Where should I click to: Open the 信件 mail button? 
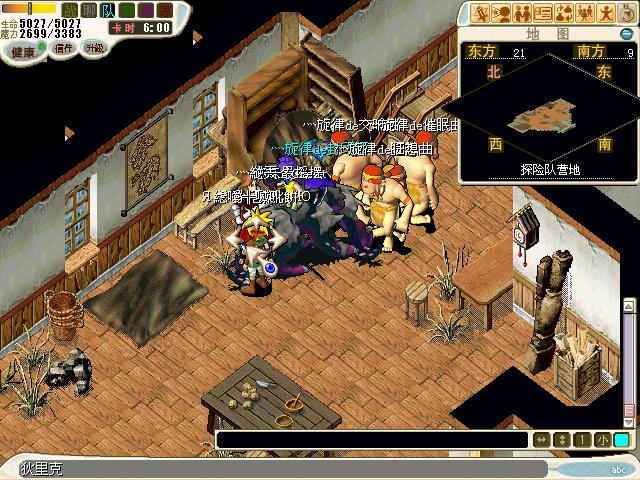tap(64, 47)
